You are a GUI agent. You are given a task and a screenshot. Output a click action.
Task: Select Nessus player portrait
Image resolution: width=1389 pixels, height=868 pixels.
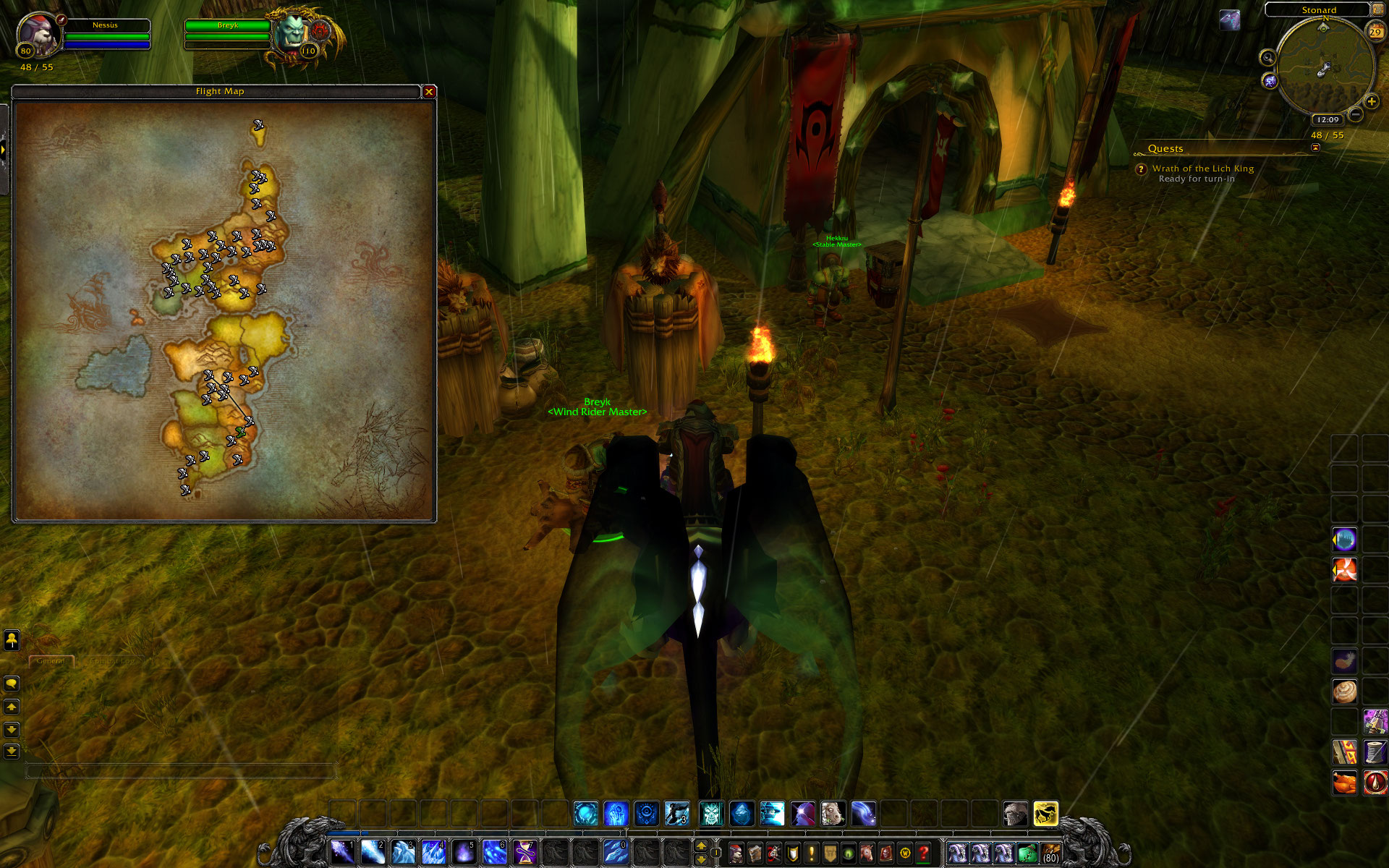pos(38,35)
